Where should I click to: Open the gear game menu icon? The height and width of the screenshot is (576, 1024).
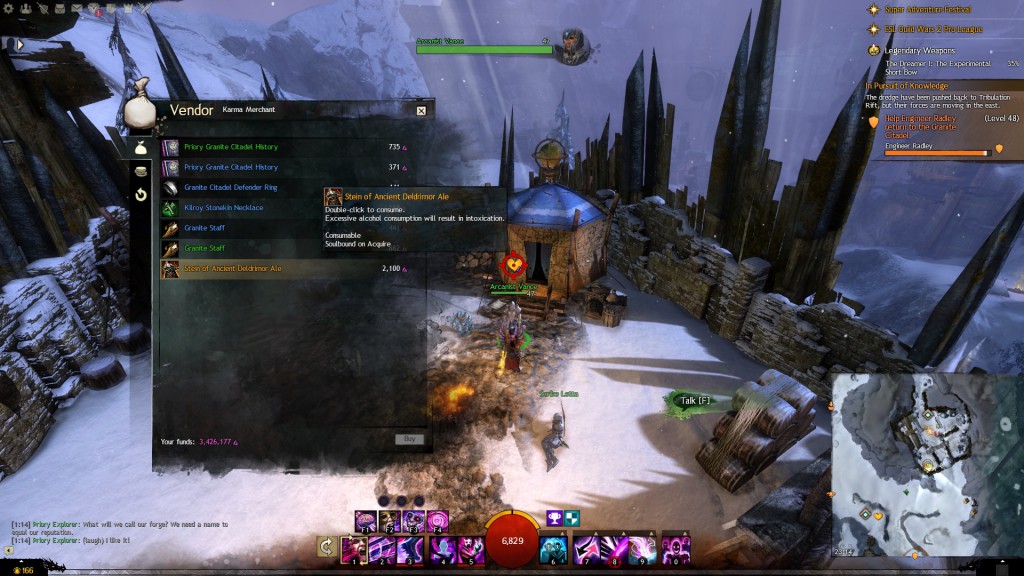(7, 7)
